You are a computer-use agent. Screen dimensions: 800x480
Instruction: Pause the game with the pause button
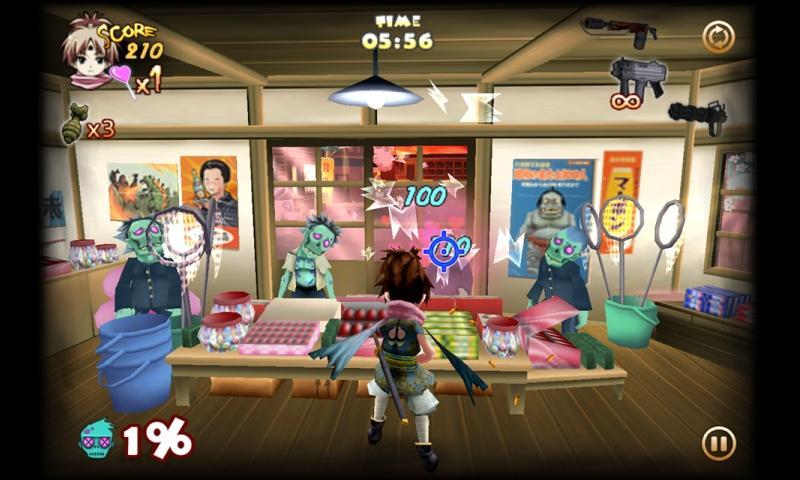[718, 442]
